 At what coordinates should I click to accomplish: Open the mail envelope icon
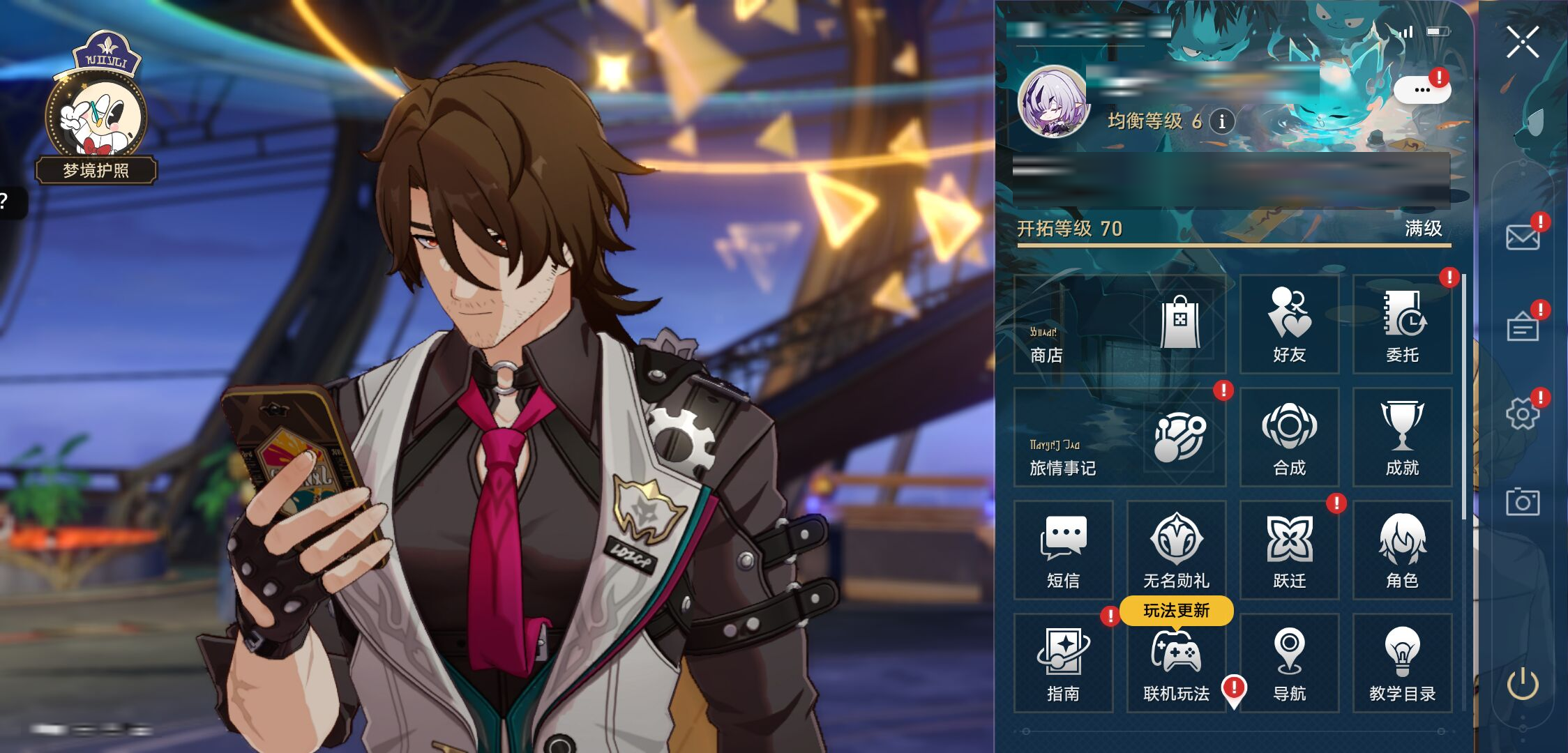[1522, 237]
